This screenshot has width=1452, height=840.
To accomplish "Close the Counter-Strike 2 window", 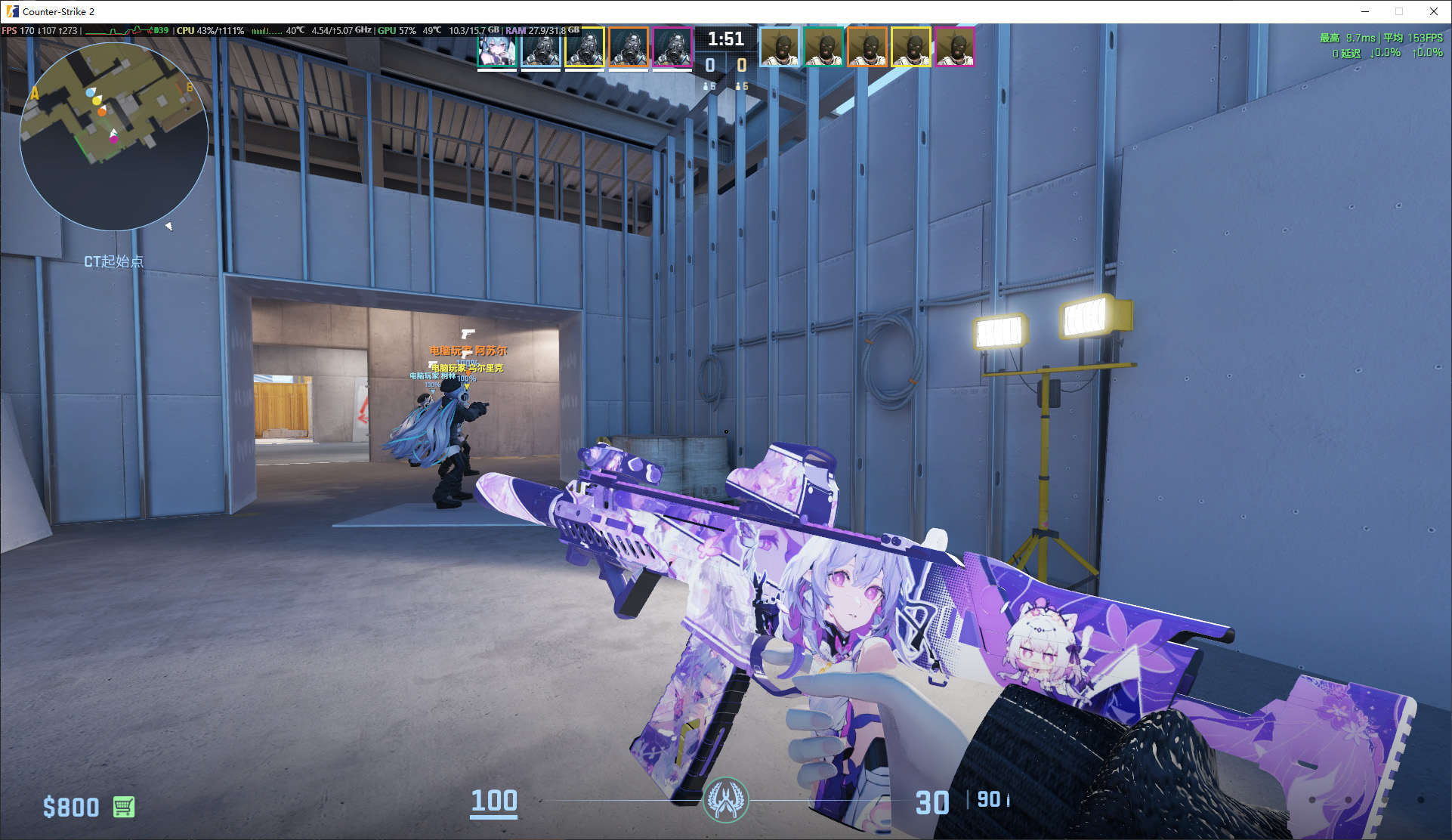I will [1434, 11].
